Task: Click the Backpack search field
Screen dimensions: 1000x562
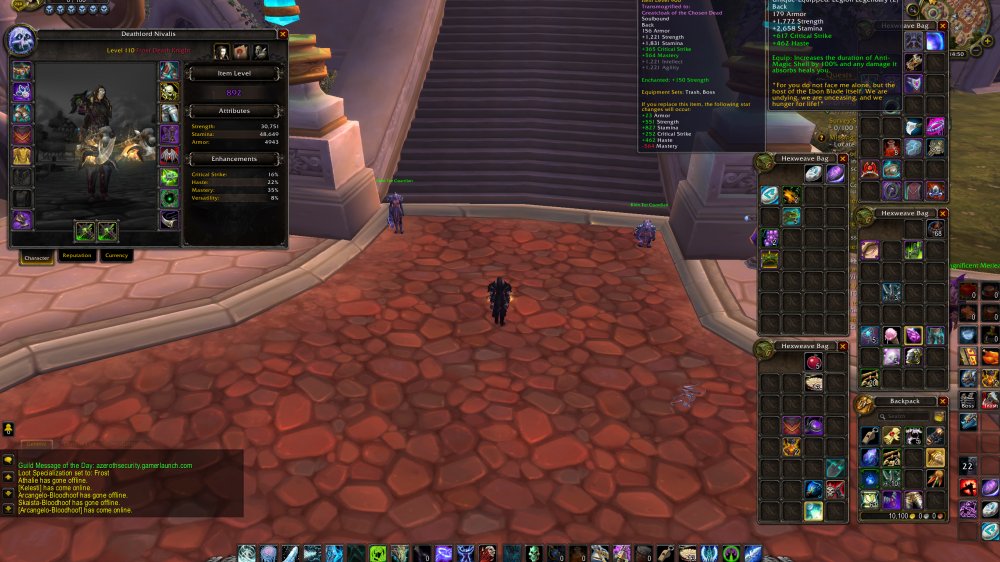Action: coord(903,416)
